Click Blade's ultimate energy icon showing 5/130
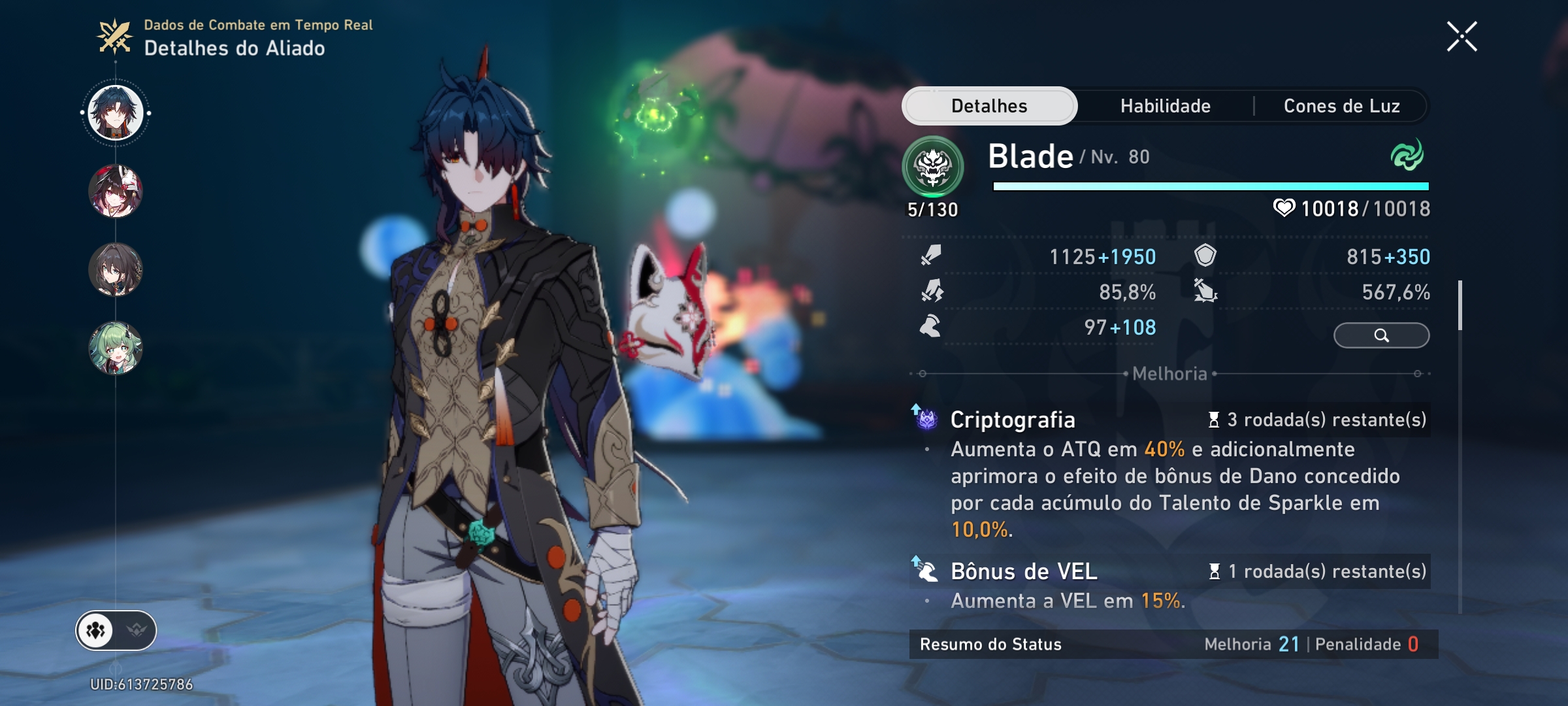The height and width of the screenshot is (706, 1568). click(x=934, y=167)
